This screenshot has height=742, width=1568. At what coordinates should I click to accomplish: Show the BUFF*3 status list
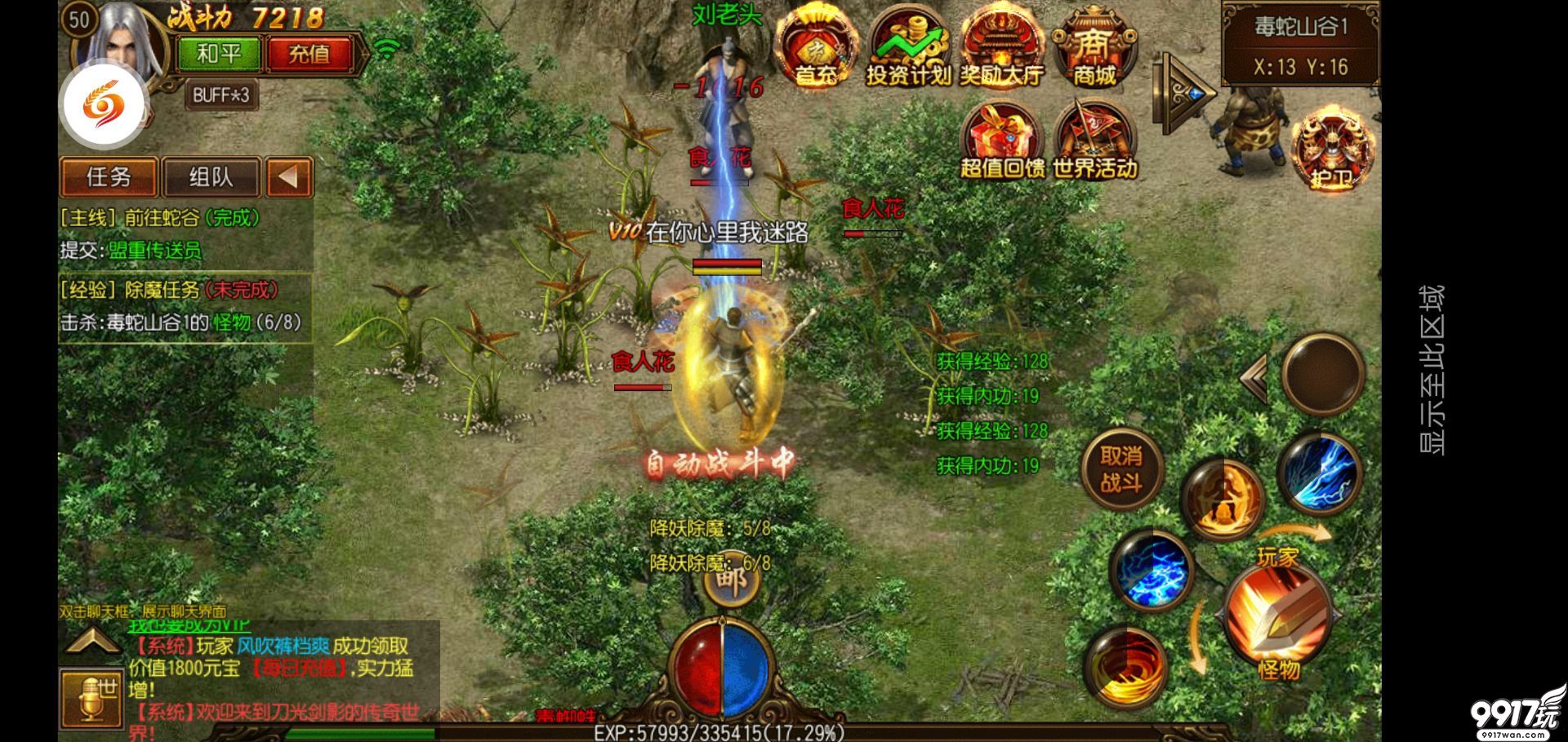tap(220, 96)
